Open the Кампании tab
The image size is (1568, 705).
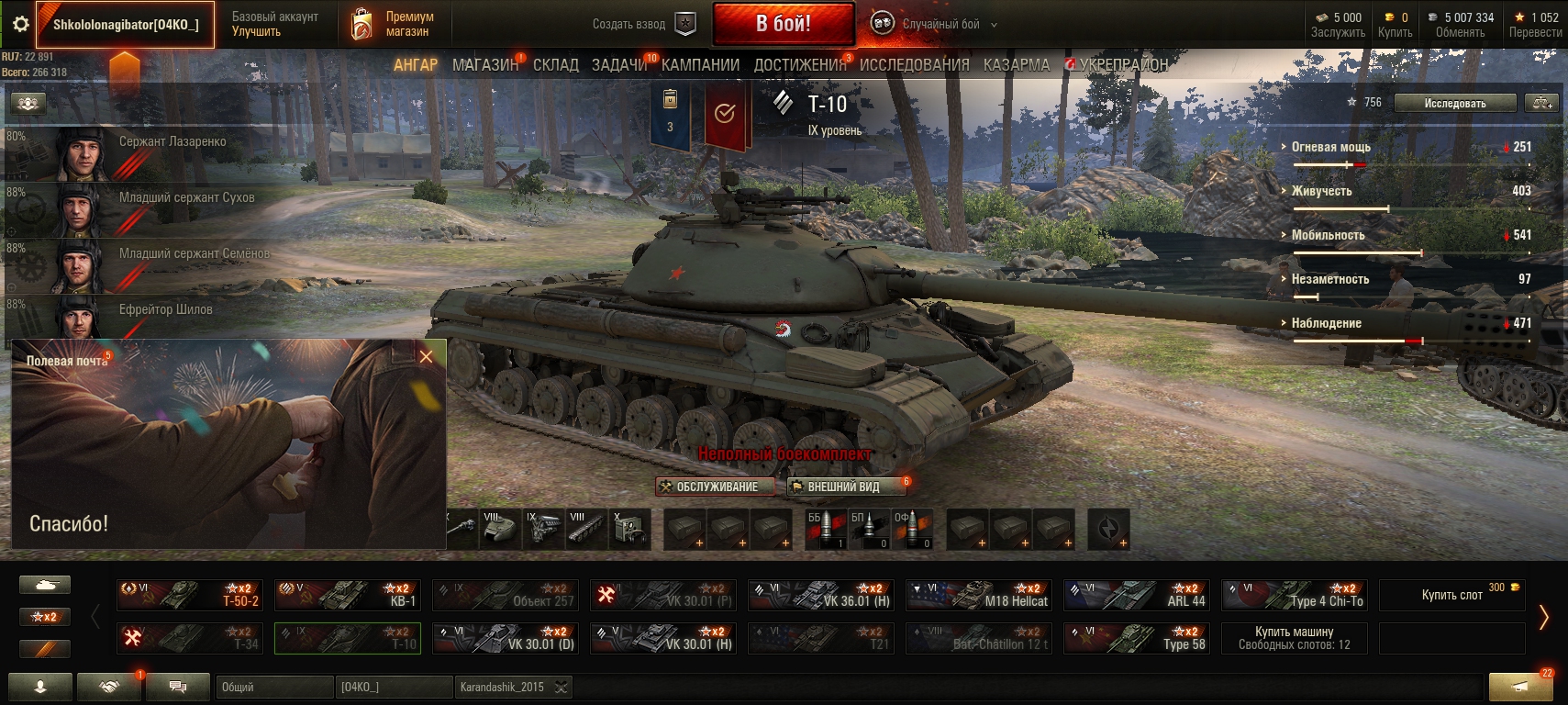pyautogui.click(x=700, y=65)
